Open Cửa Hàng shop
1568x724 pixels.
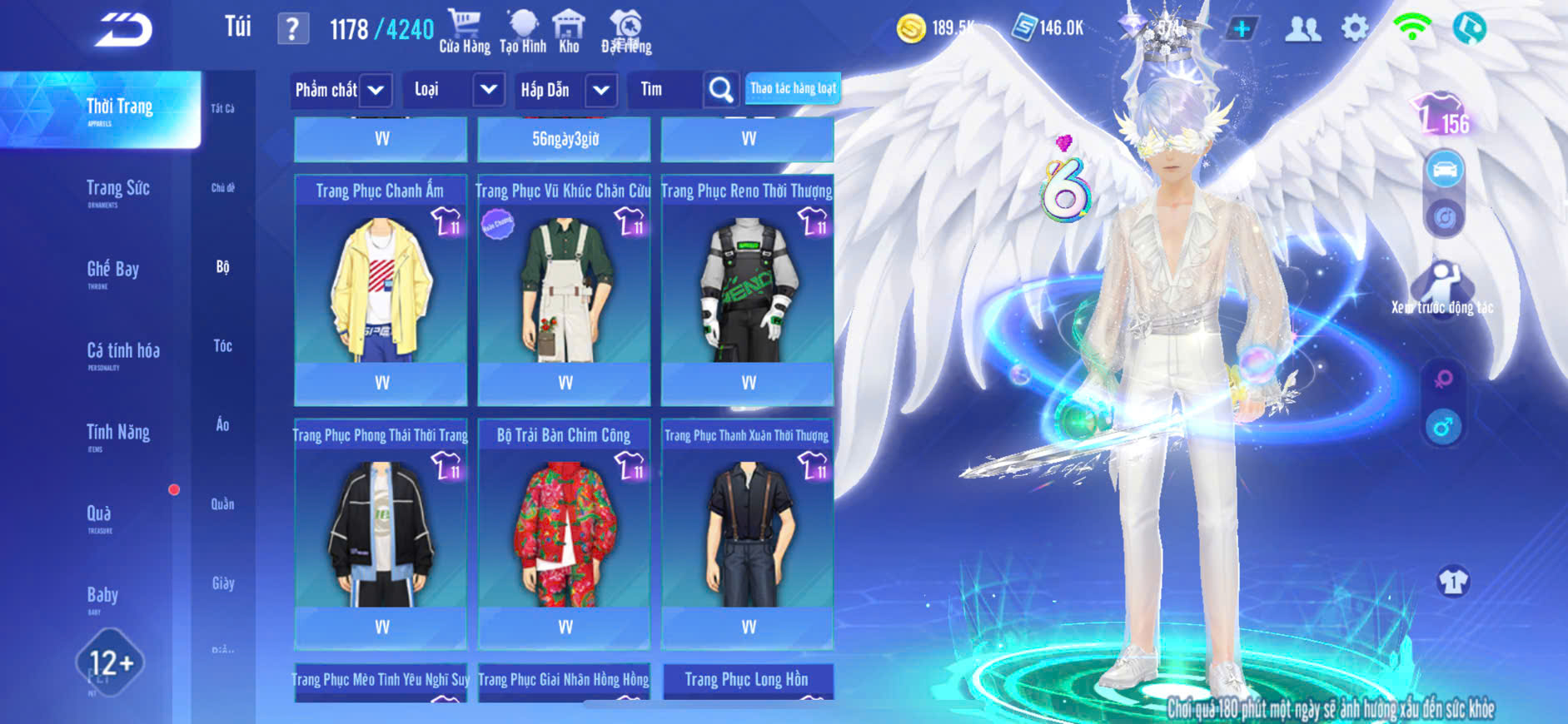tap(465, 32)
